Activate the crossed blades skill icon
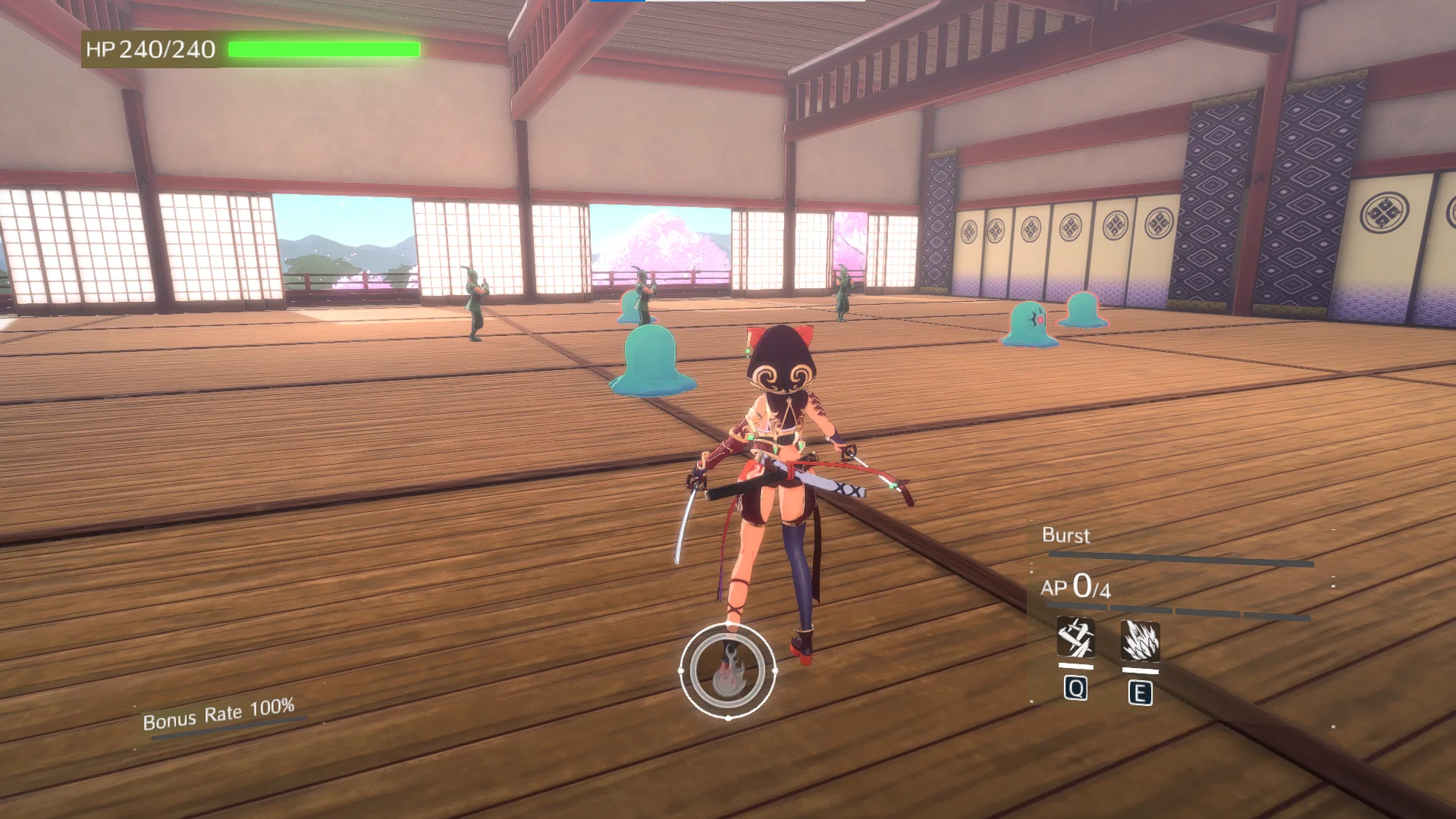 point(1075,638)
